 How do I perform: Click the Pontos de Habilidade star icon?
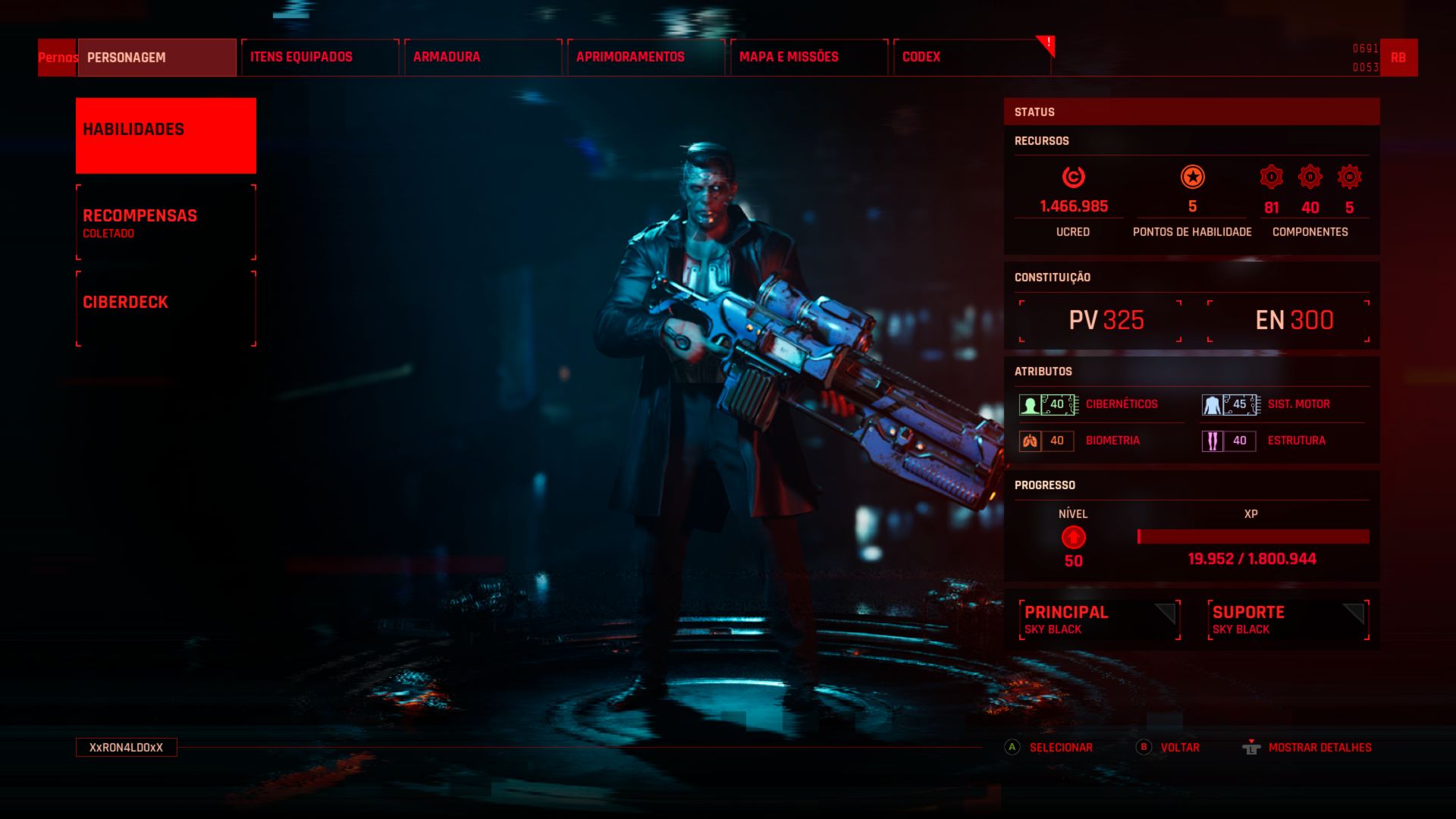[1192, 177]
